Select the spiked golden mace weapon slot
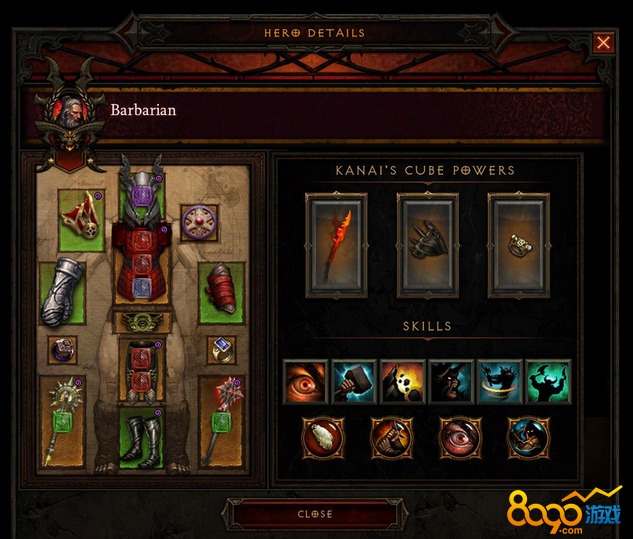 coord(61,421)
